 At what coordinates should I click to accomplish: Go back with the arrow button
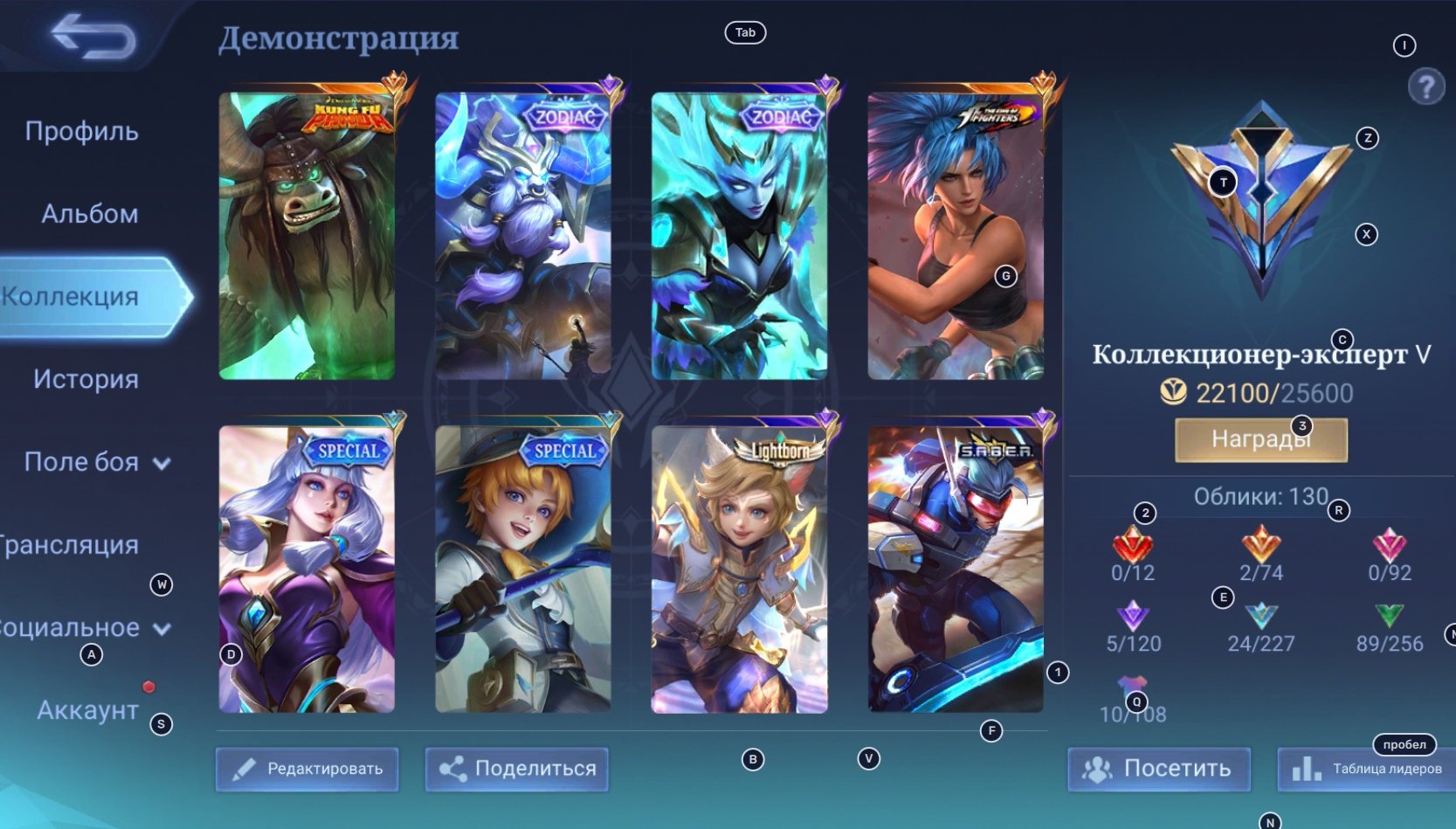click(93, 38)
